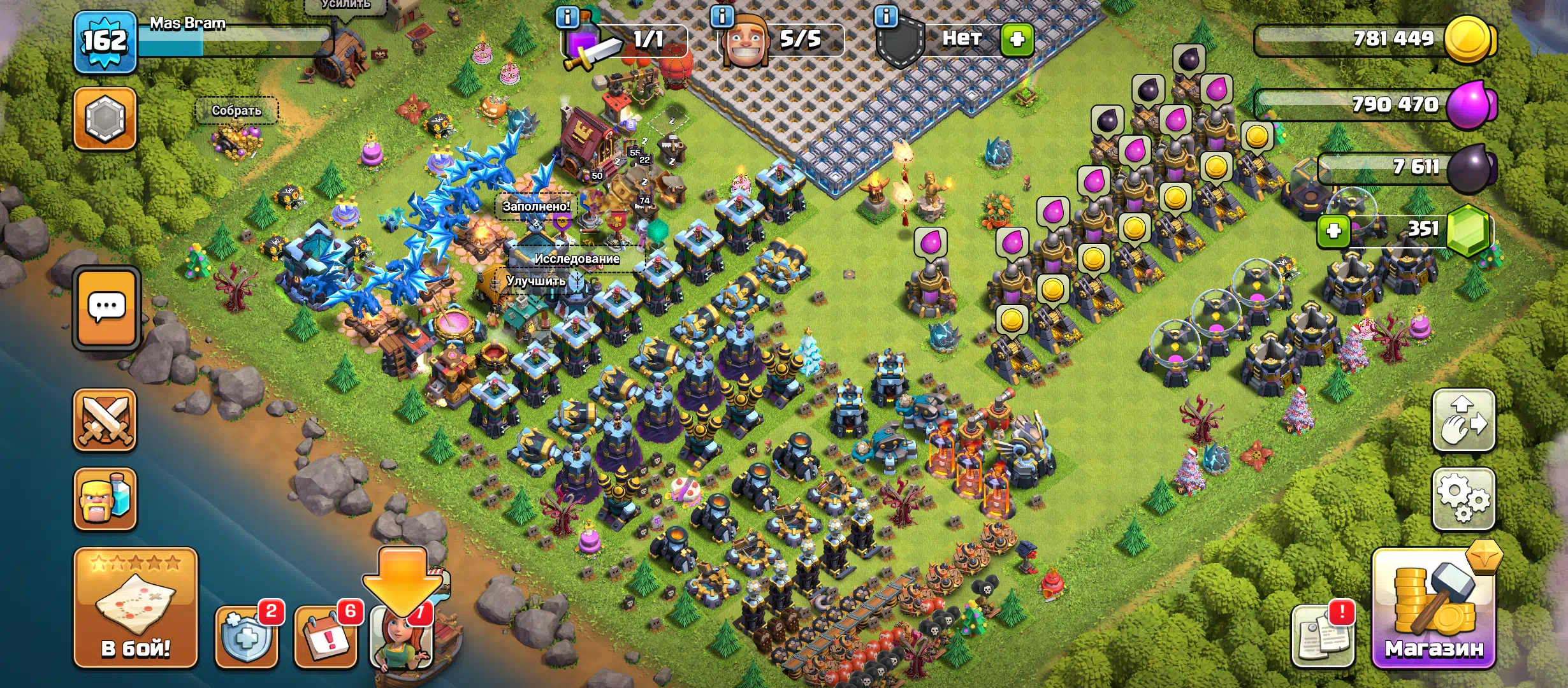This screenshot has width=1568, height=688.
Task: Open the hexagon clan badge button
Action: point(105,118)
